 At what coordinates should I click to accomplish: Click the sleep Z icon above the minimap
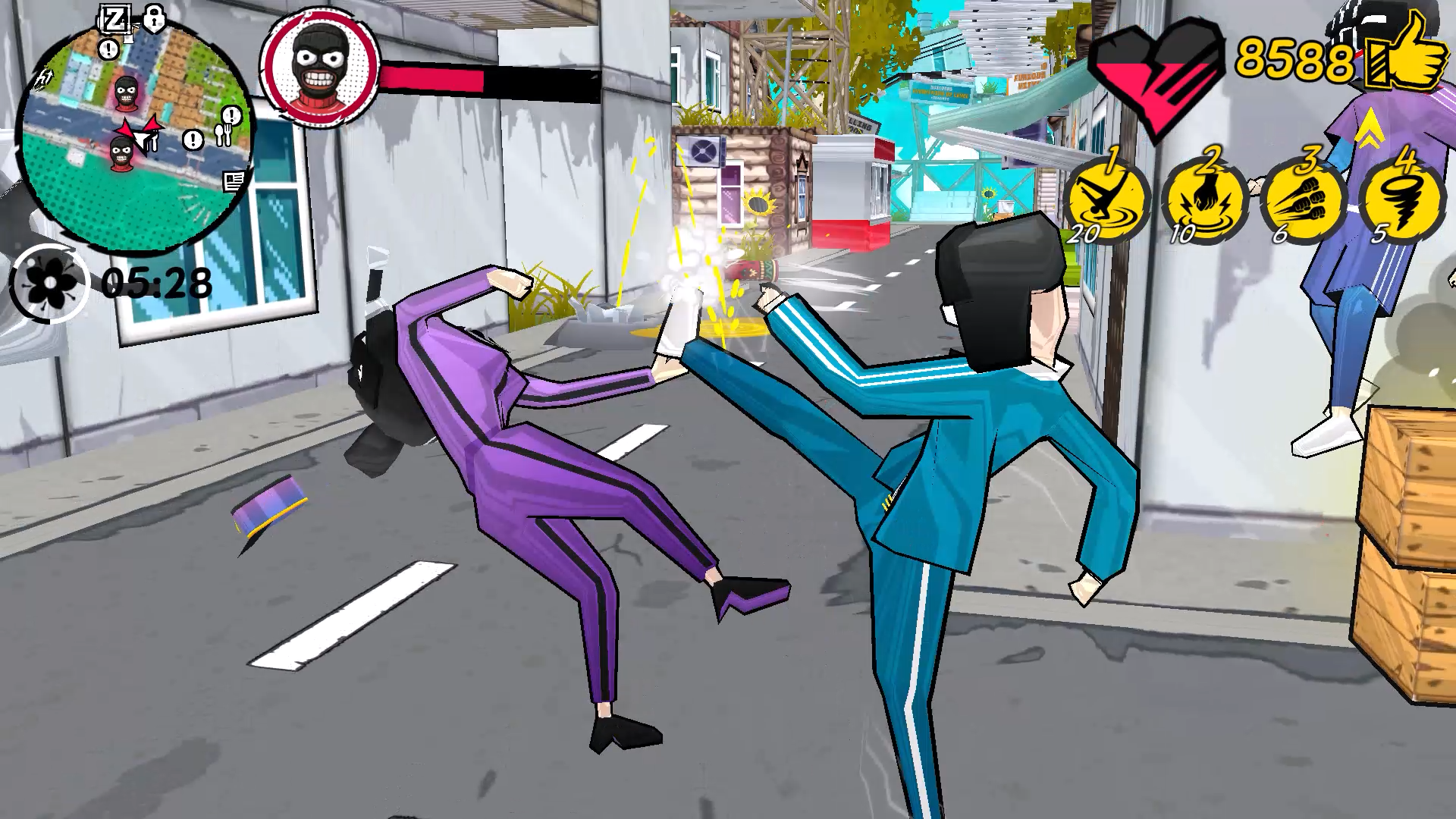[x=114, y=19]
